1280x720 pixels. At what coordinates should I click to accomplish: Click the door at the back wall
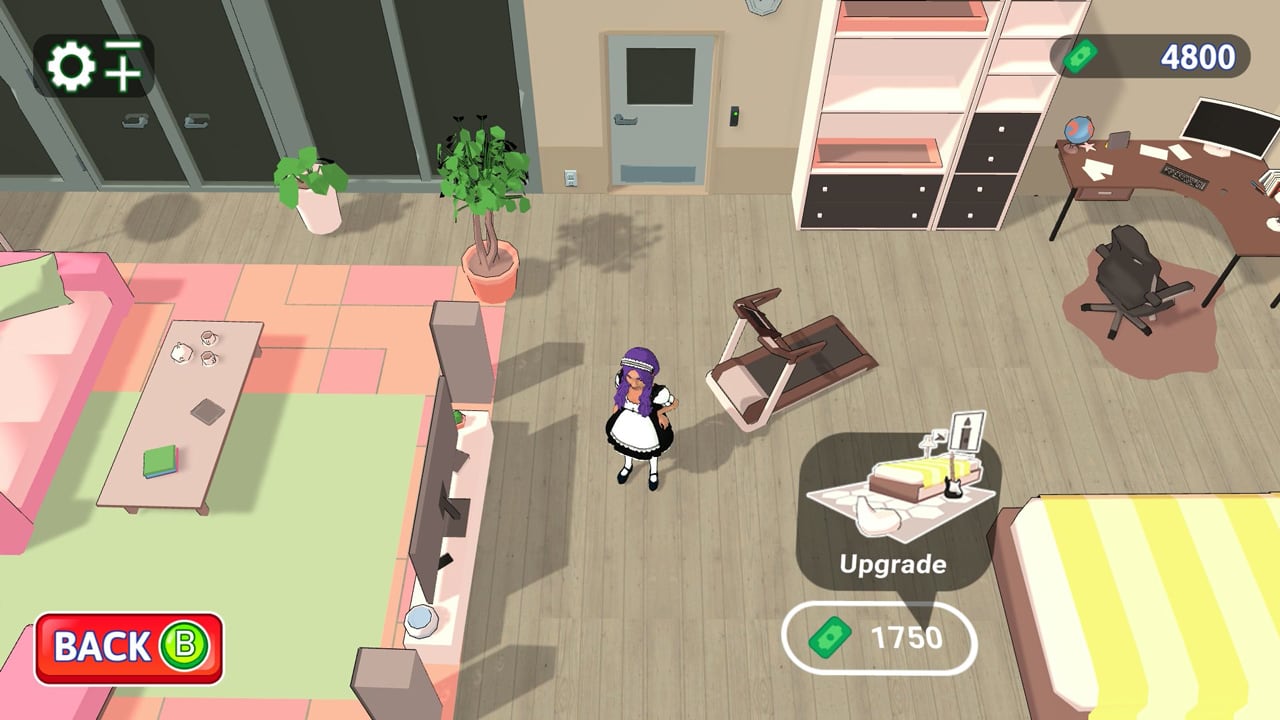point(660,110)
